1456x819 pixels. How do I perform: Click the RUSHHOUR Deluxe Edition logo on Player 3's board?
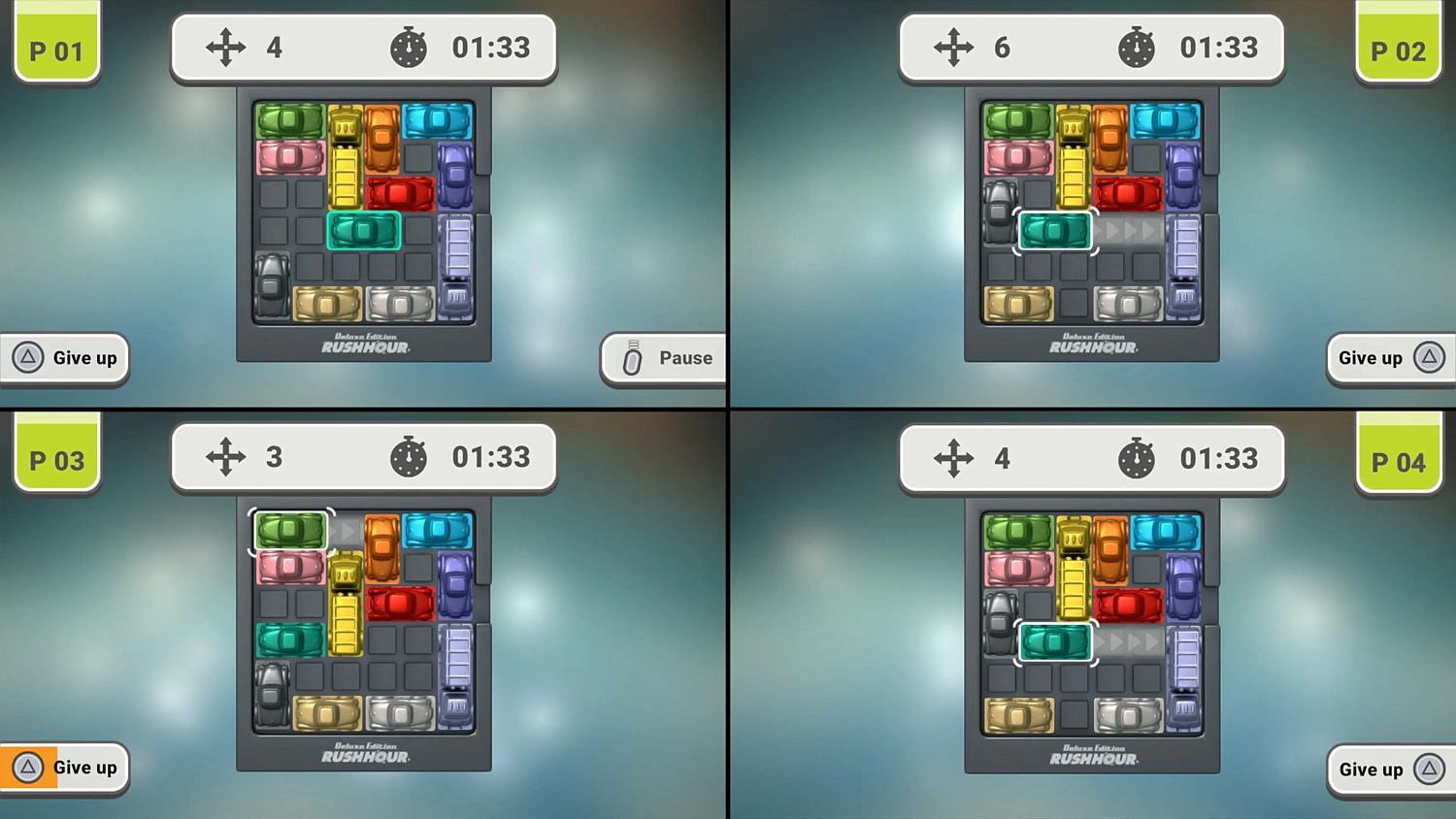point(364,754)
